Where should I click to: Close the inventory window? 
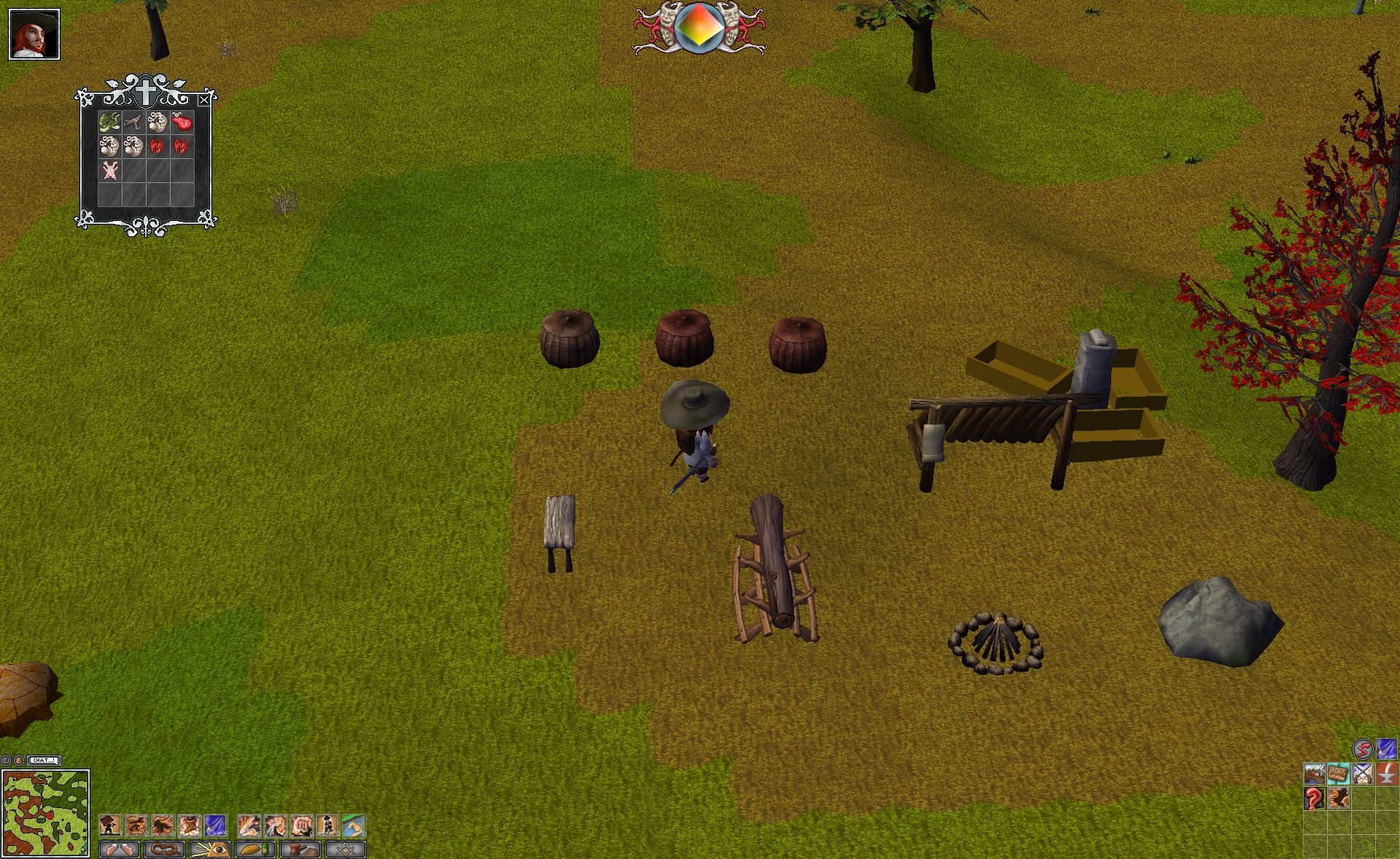click(204, 100)
